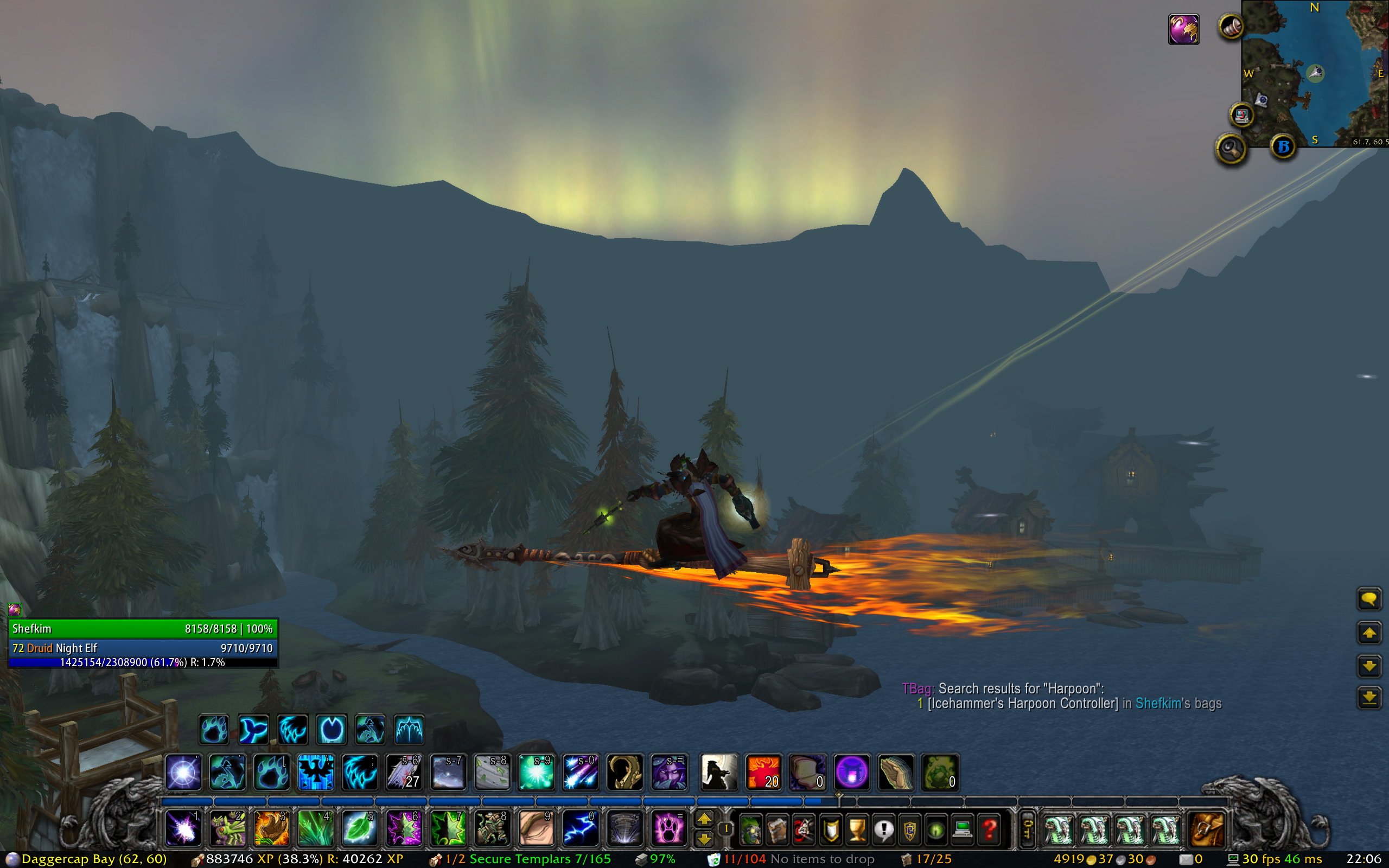
Task: Open the brown backpack bag
Action: click(1206, 830)
